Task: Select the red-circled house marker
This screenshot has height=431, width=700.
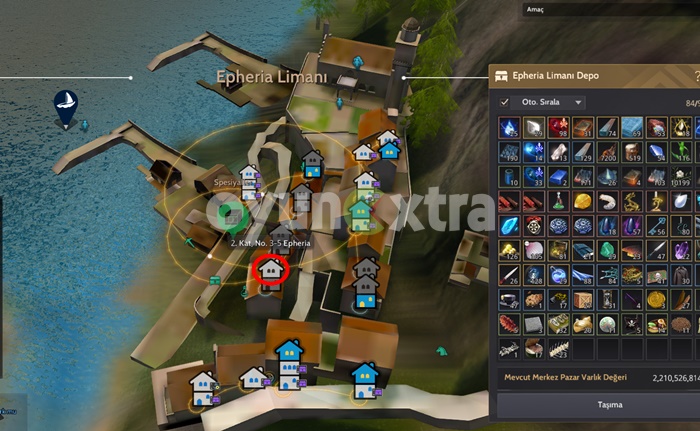Action: [271, 270]
